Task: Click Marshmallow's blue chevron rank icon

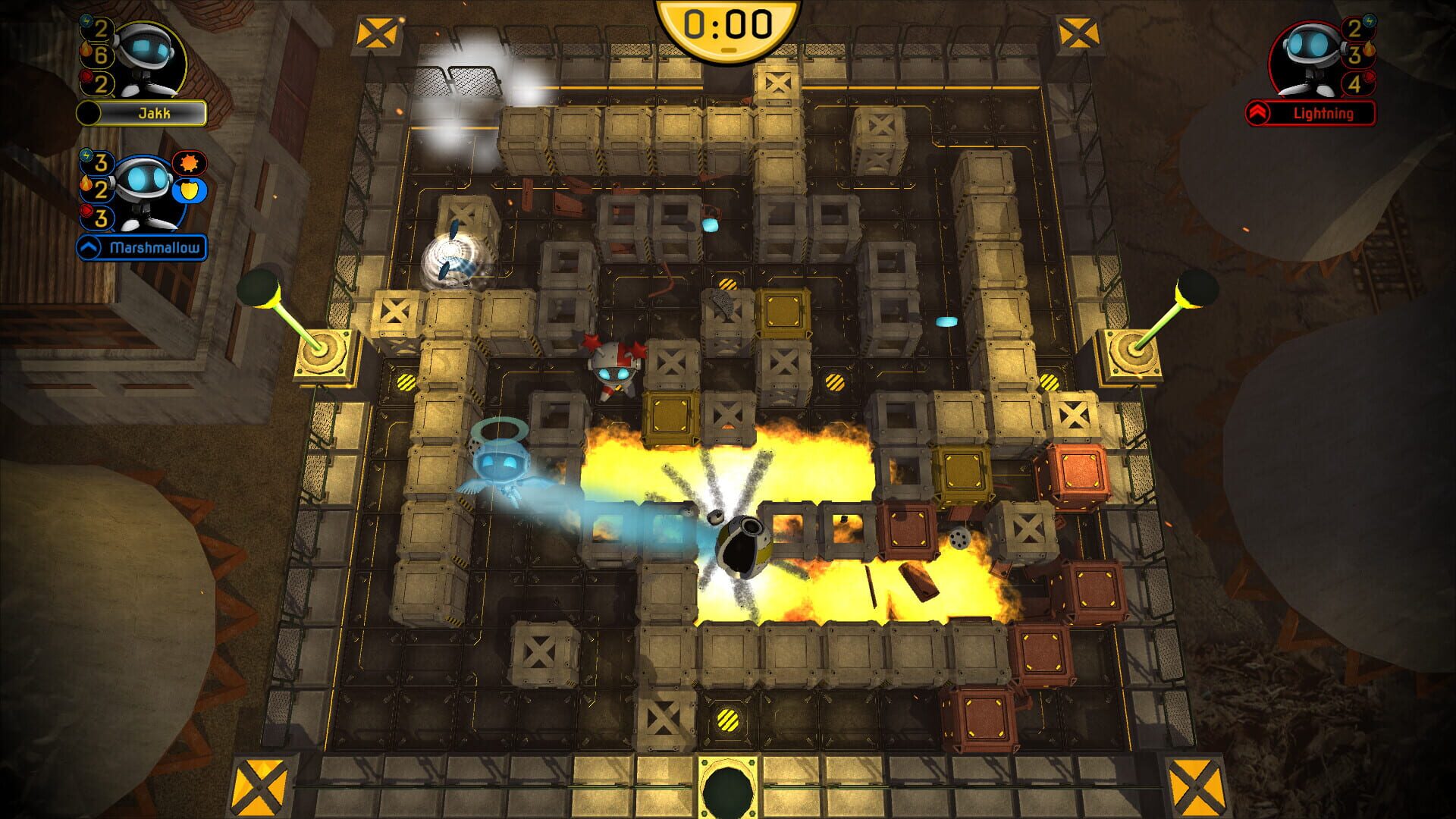Action: pyautogui.click(x=90, y=248)
